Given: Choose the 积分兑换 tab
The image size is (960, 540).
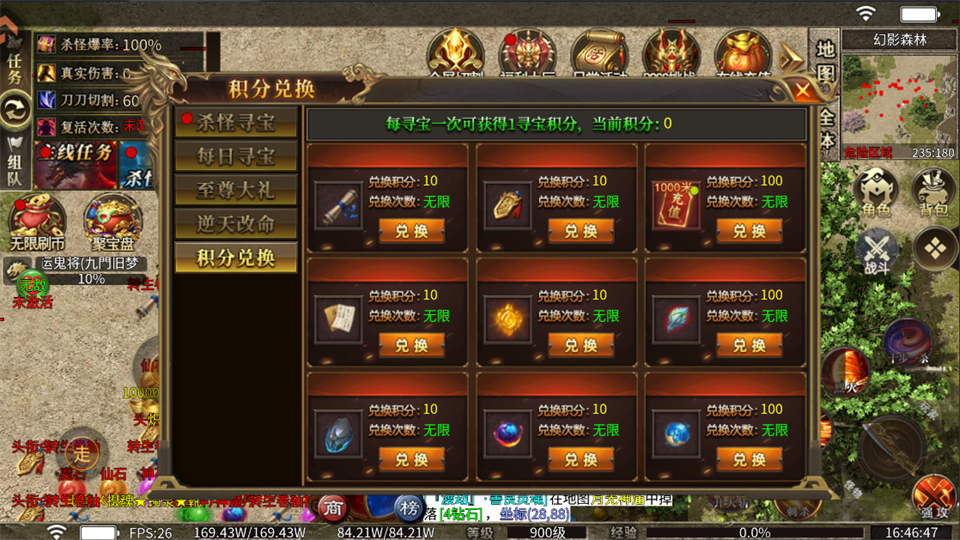Looking at the screenshot, I should pyautogui.click(x=236, y=257).
